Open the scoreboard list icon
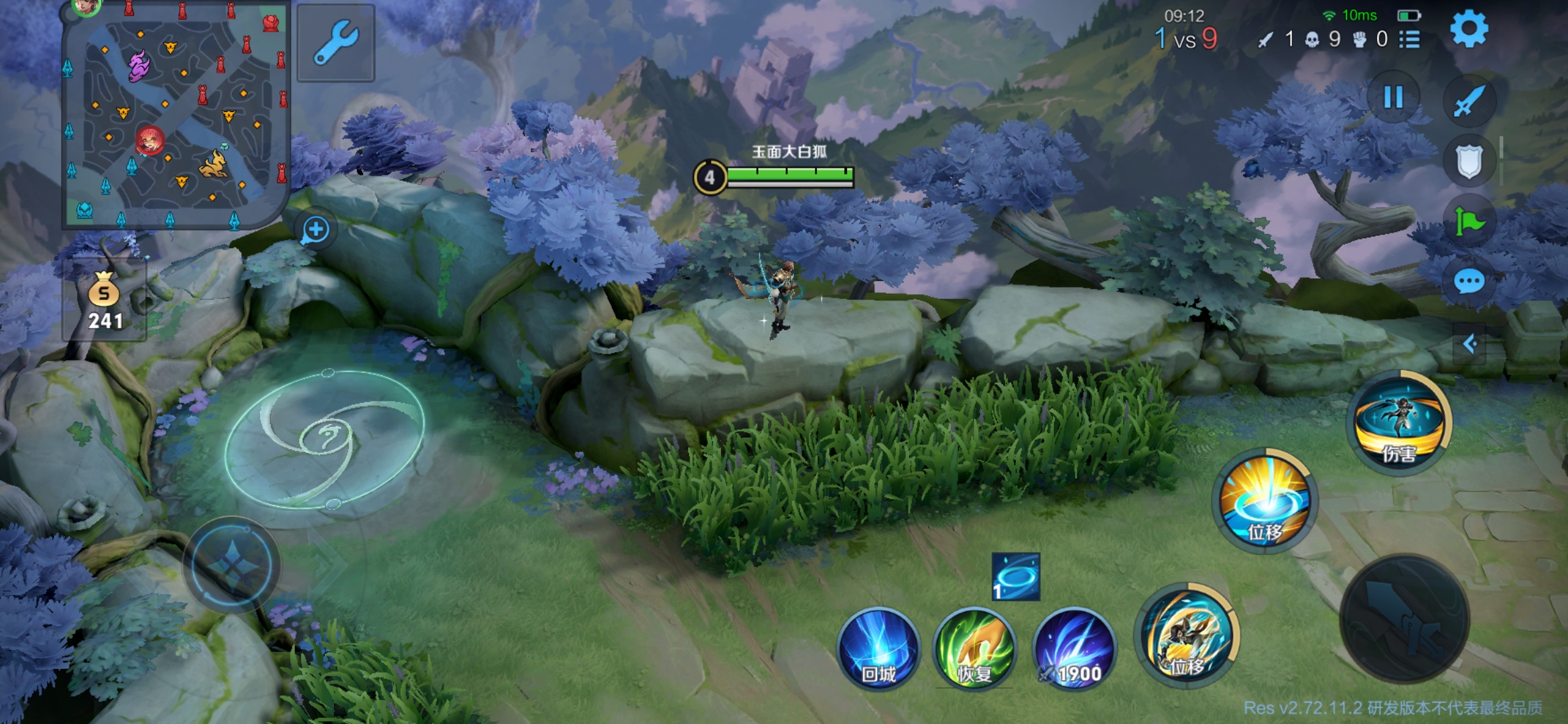Screen dimensions: 1568x724 (x=1410, y=40)
